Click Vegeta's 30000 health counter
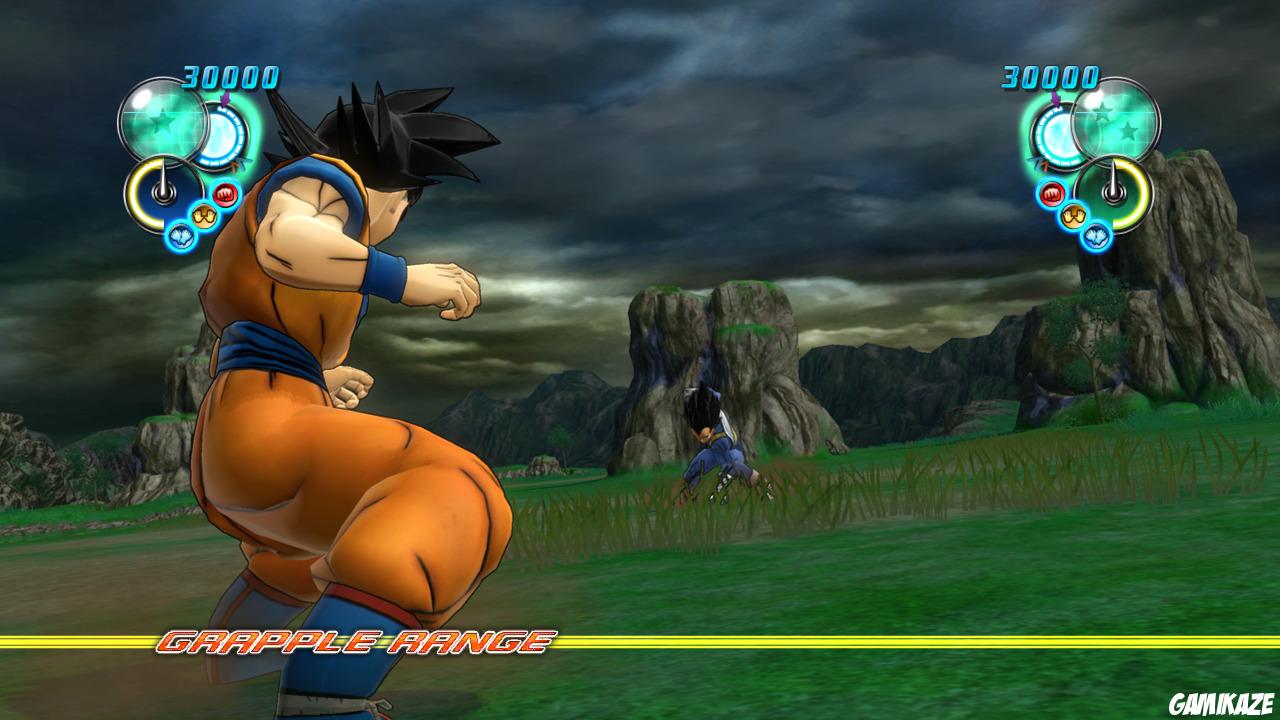The width and height of the screenshot is (1280, 720). click(1050, 77)
